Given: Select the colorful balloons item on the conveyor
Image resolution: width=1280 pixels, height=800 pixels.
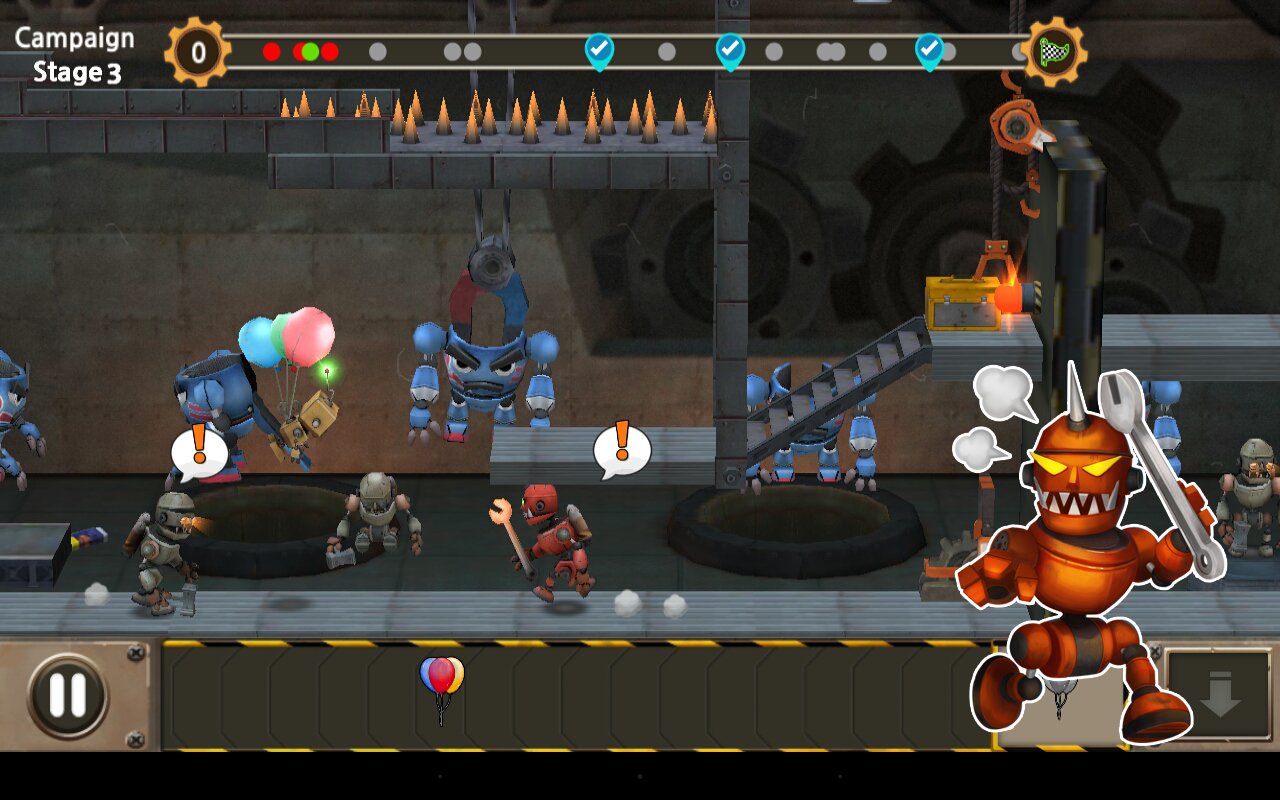Looking at the screenshot, I should tap(441, 680).
